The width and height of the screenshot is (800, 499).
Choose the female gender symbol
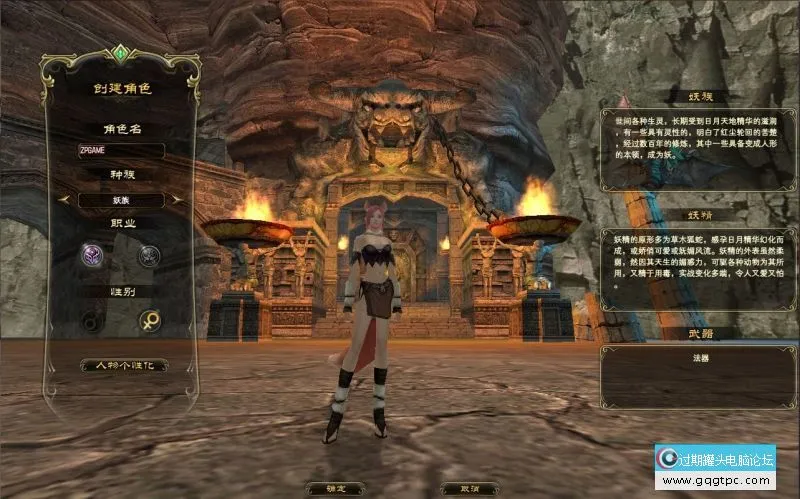150,322
